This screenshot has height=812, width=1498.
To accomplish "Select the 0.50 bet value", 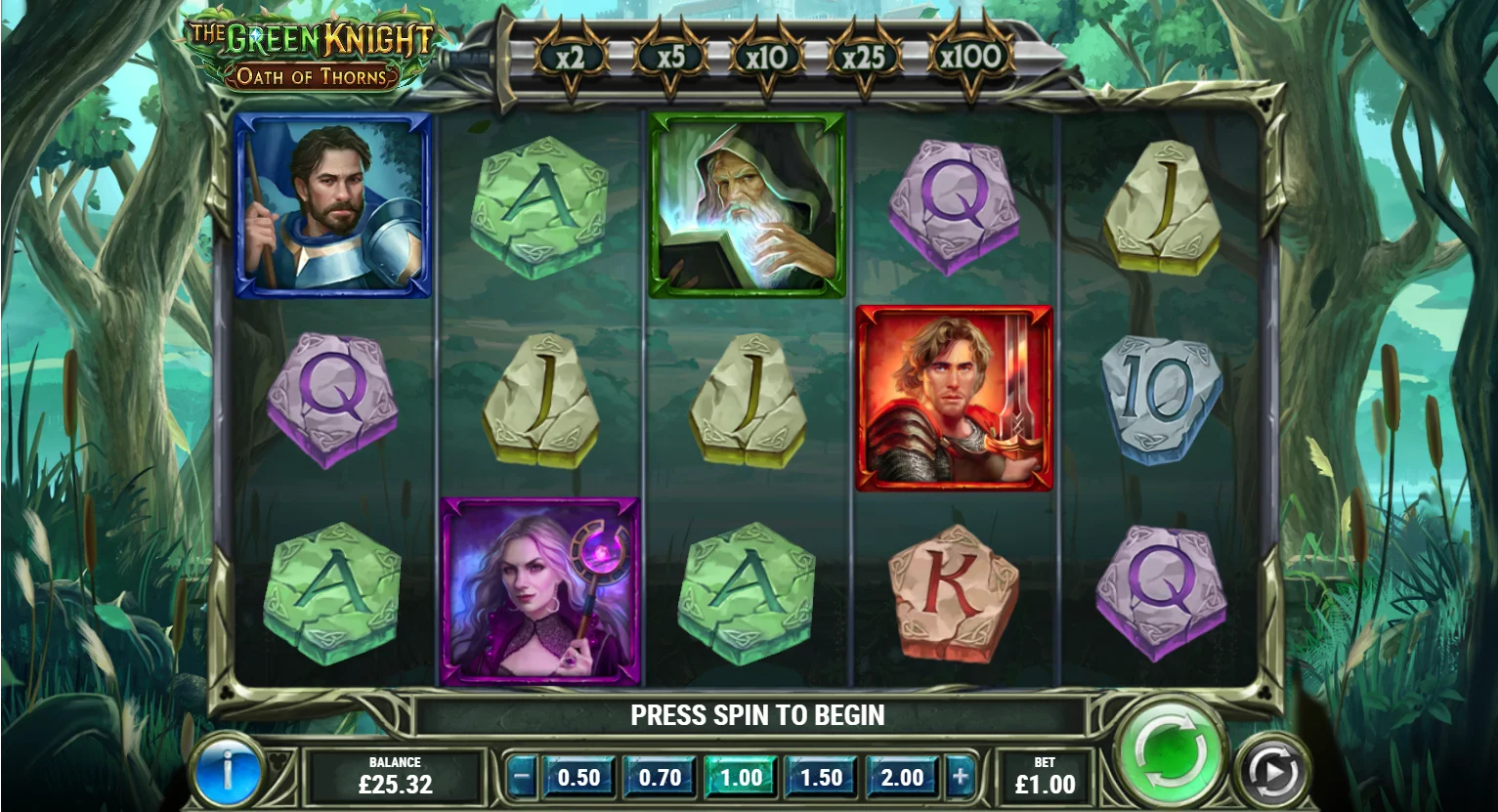I will click(578, 778).
